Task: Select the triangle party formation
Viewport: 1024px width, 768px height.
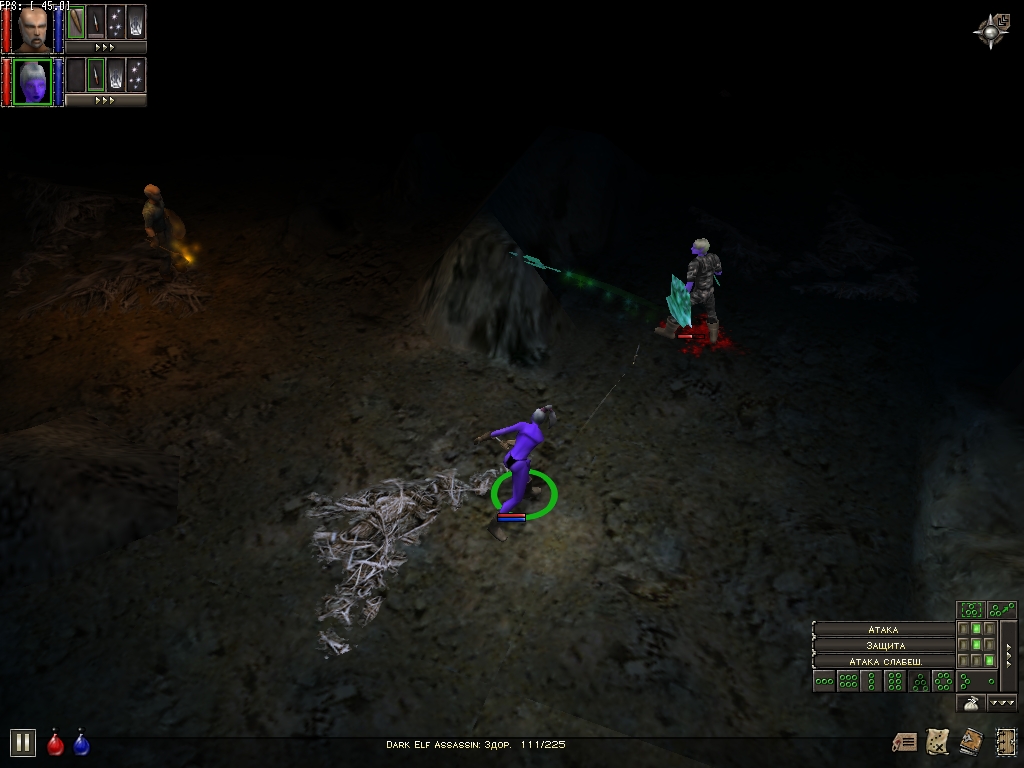Action: pyautogui.click(x=920, y=682)
